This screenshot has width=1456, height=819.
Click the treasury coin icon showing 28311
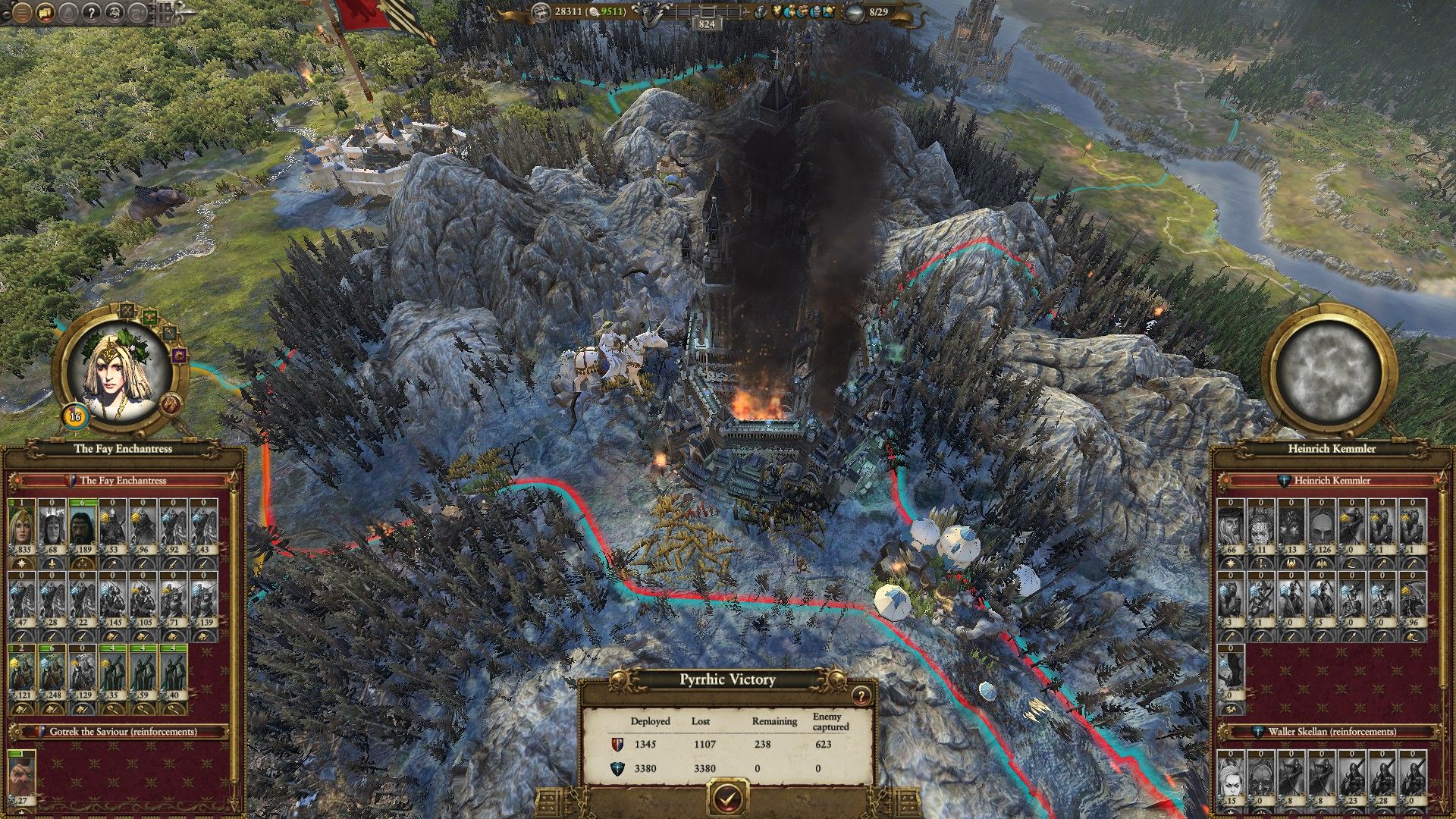click(541, 11)
